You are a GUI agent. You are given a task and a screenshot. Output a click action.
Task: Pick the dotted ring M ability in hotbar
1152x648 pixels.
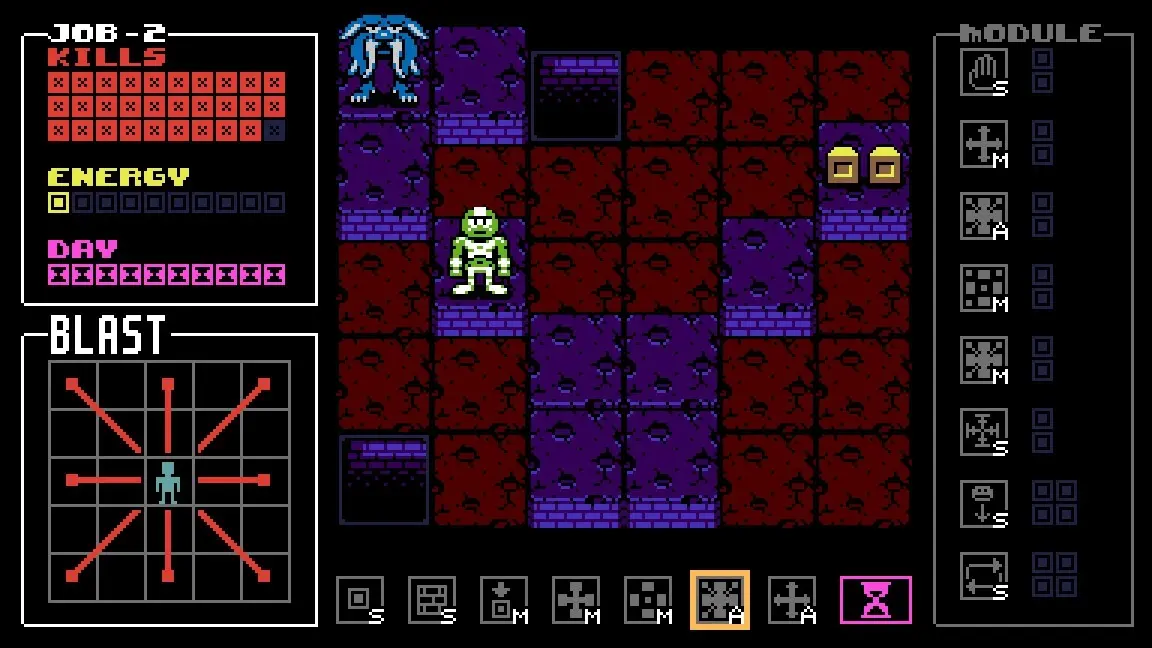point(648,600)
